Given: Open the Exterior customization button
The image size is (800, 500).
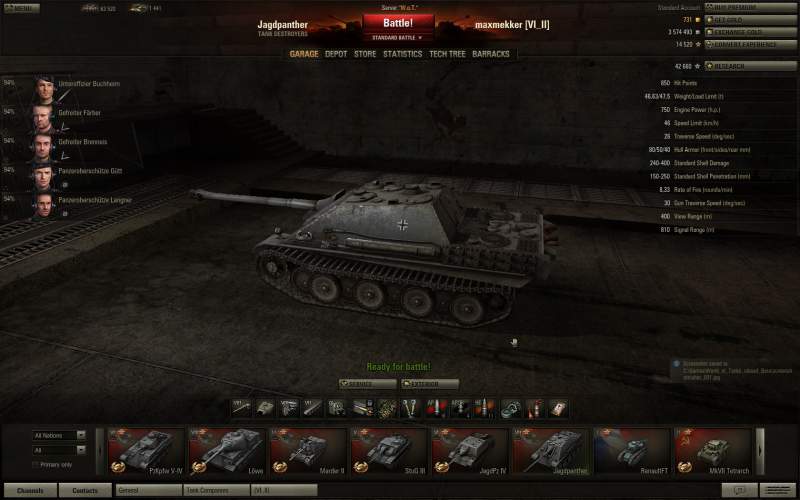Looking at the screenshot, I should tap(430, 384).
